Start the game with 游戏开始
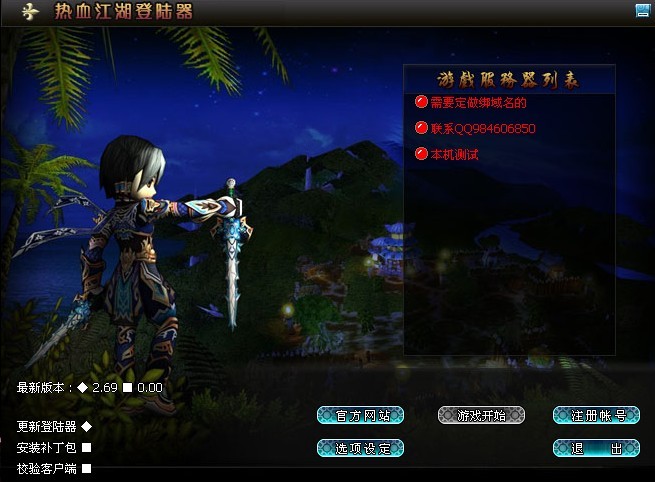 pos(481,415)
